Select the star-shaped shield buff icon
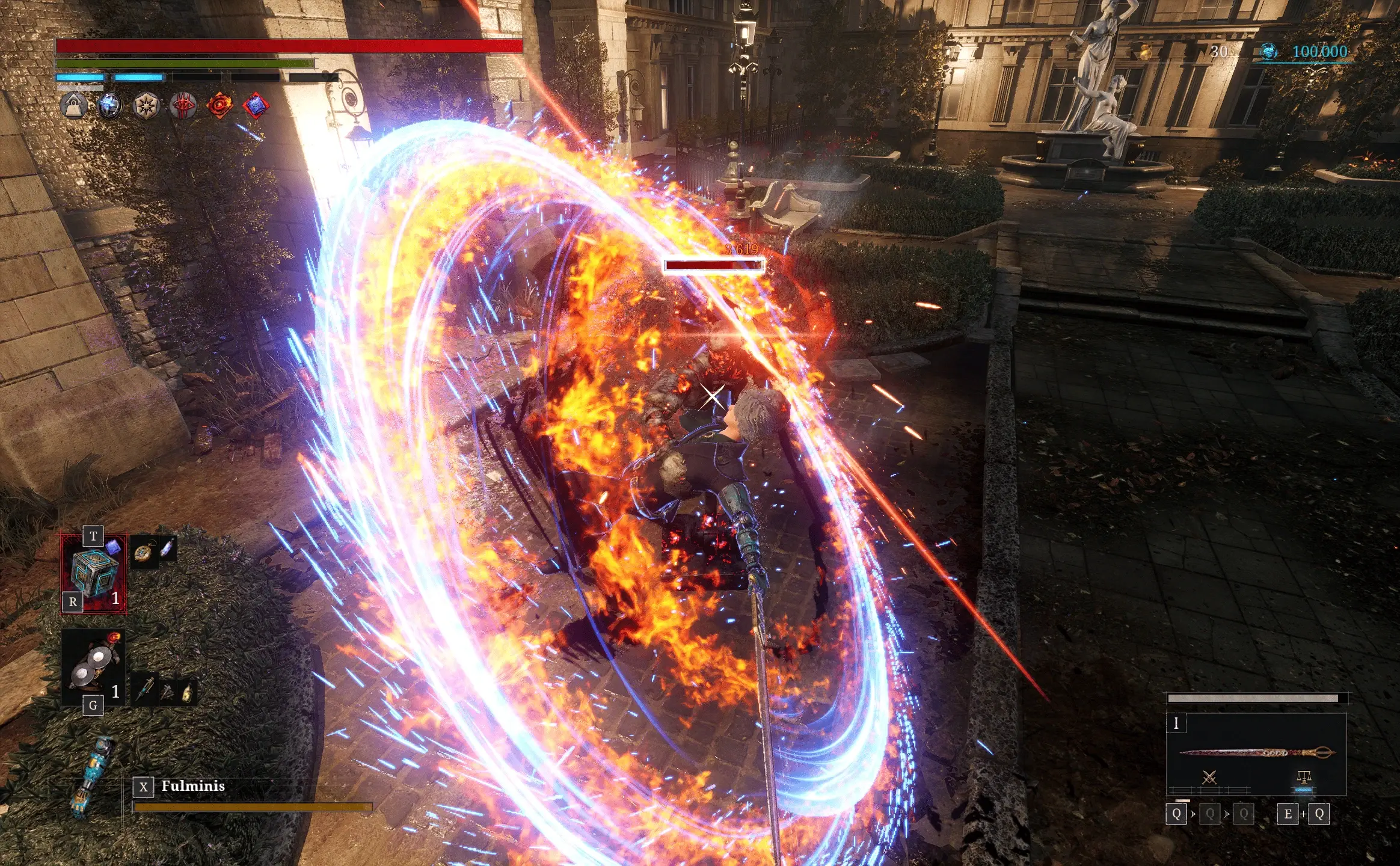The width and height of the screenshot is (1400, 866). (x=146, y=105)
